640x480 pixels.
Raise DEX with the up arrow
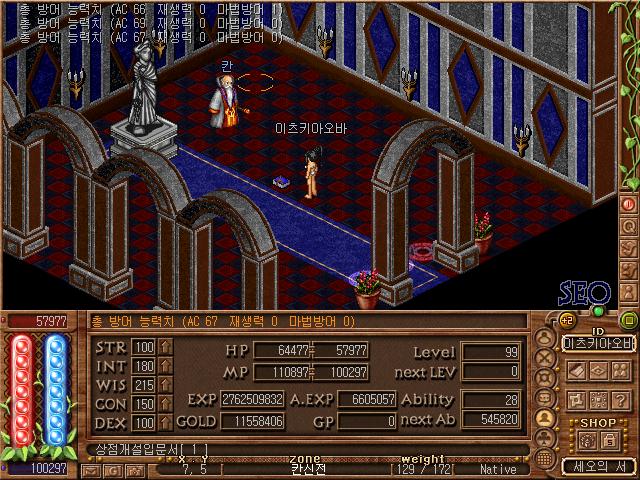tap(165, 423)
